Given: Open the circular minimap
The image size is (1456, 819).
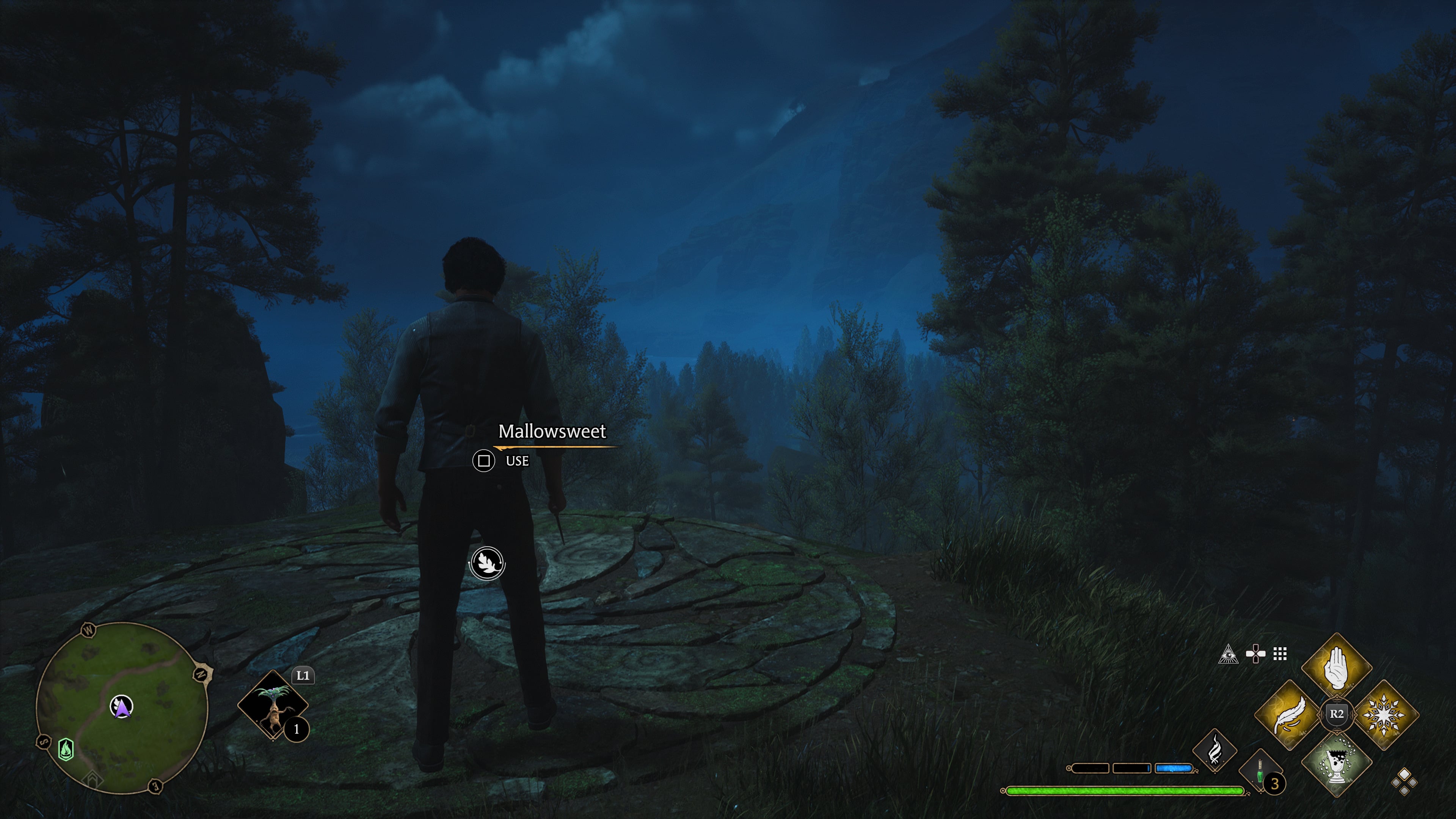Looking at the screenshot, I should pyautogui.click(x=122, y=708).
